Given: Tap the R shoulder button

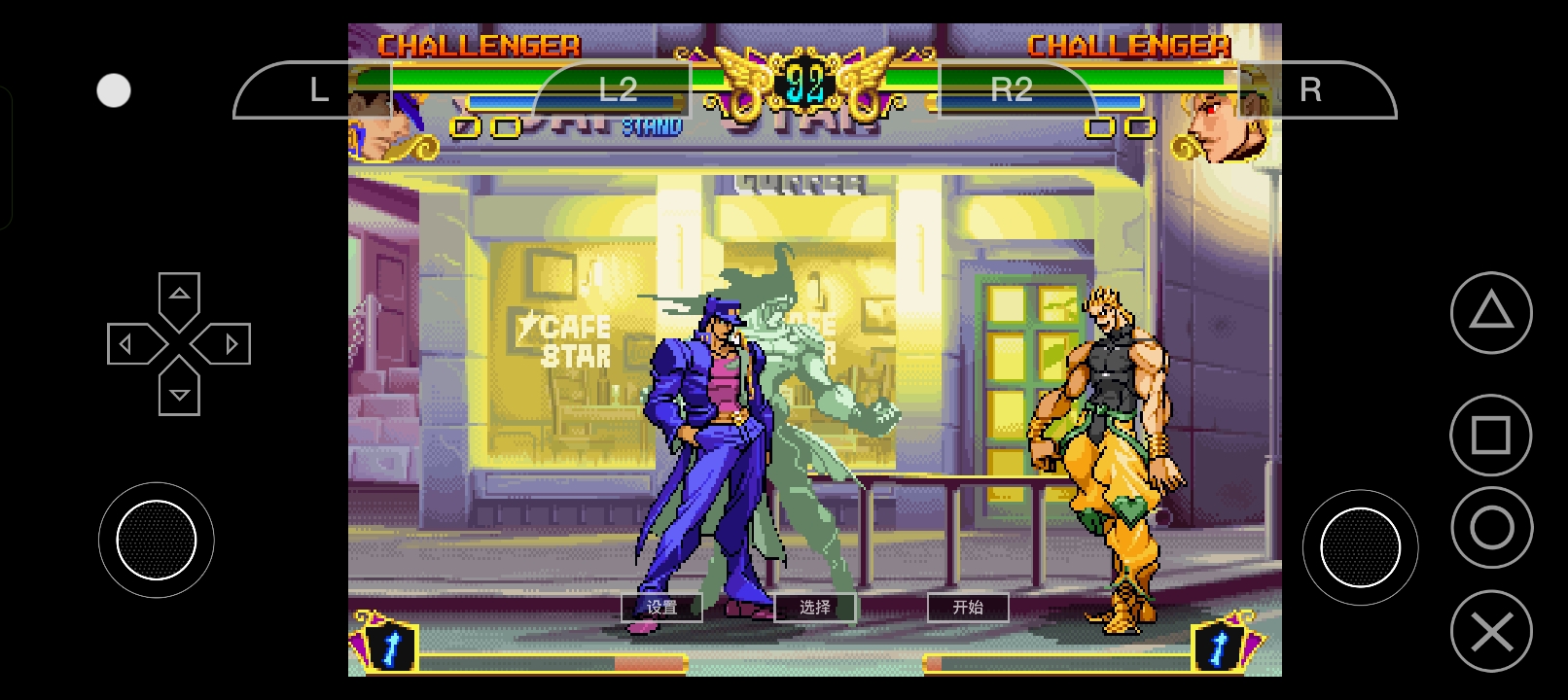Looking at the screenshot, I should [x=1311, y=90].
